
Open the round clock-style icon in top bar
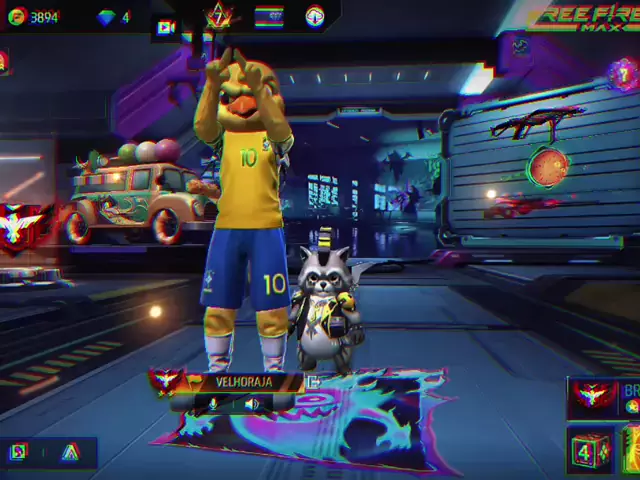tap(315, 16)
